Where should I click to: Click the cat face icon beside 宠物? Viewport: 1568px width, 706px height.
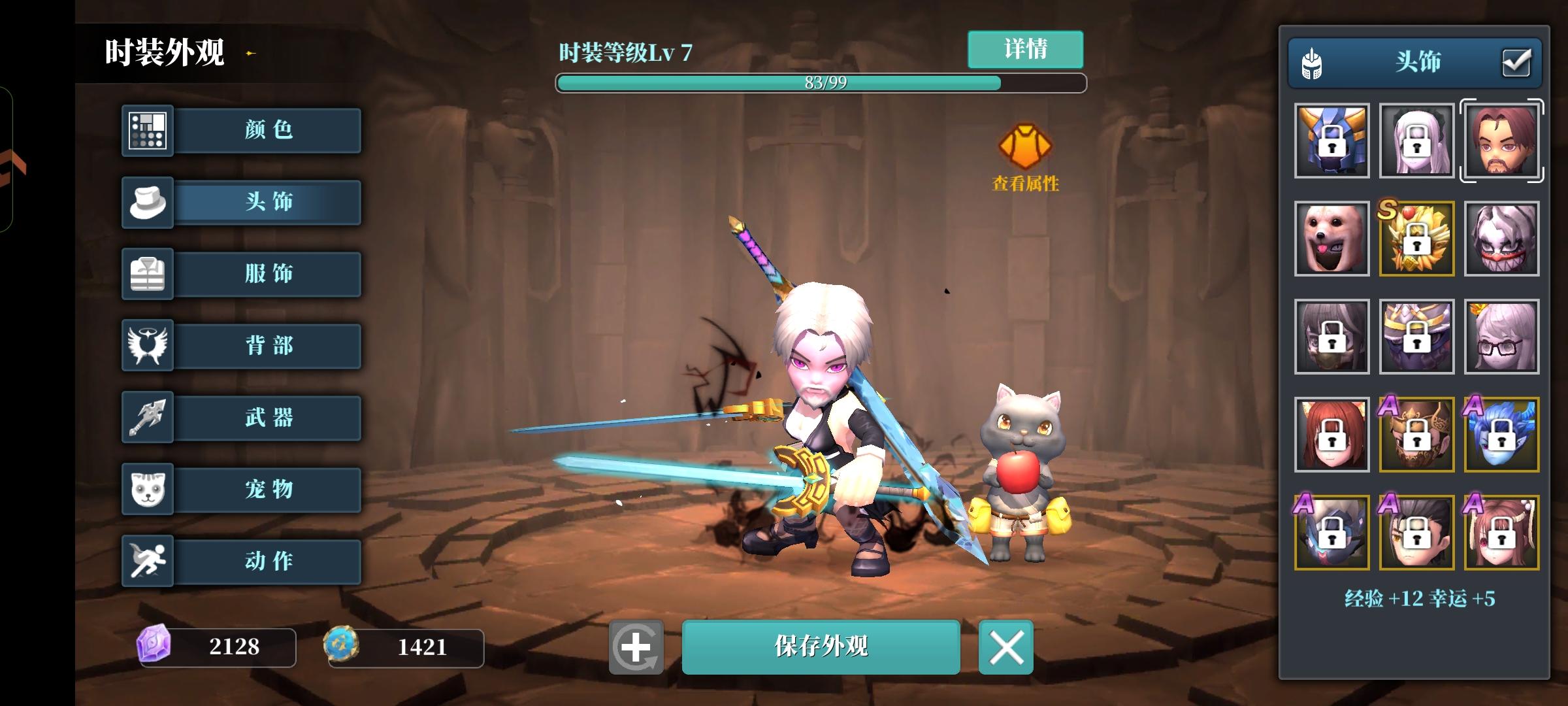coord(148,490)
